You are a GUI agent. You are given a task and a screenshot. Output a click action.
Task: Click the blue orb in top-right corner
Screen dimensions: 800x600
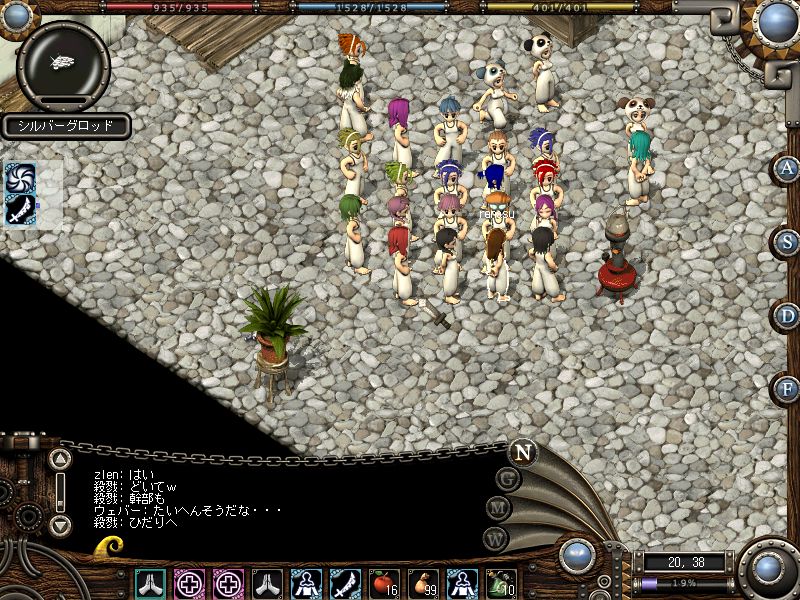point(776,21)
